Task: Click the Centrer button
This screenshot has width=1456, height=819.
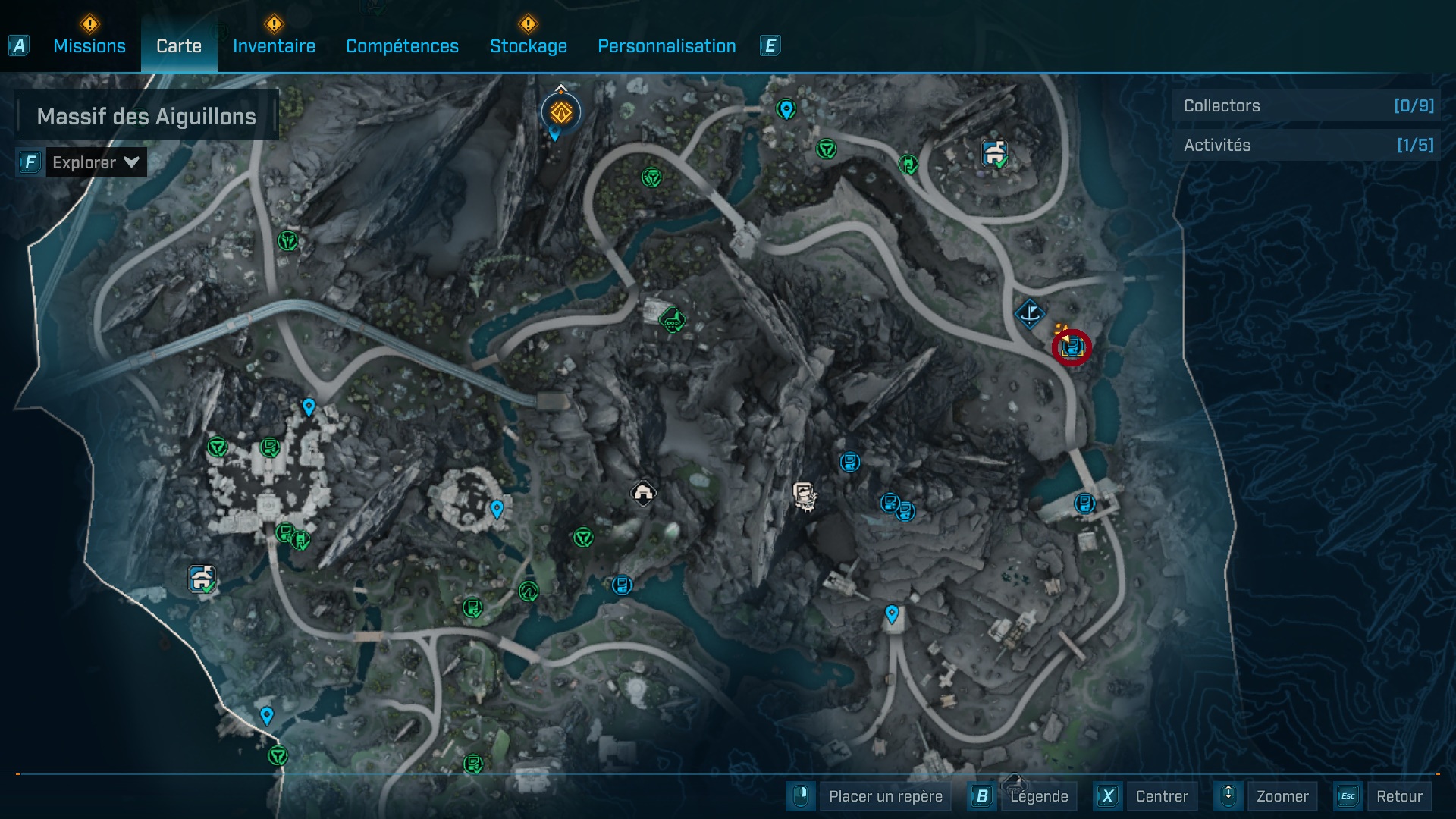Action: [1160, 796]
